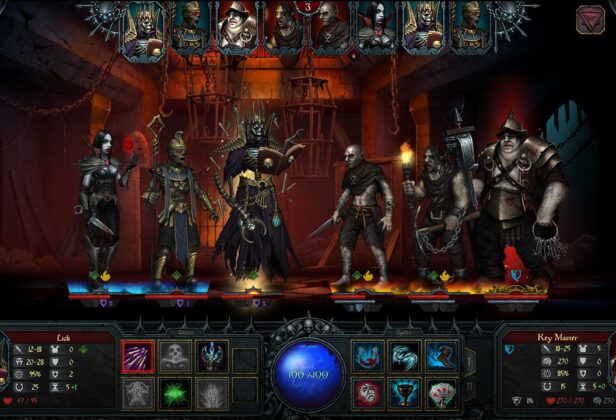Cast the blue chalice spell
Screen dimensions: 616x420
(404, 393)
